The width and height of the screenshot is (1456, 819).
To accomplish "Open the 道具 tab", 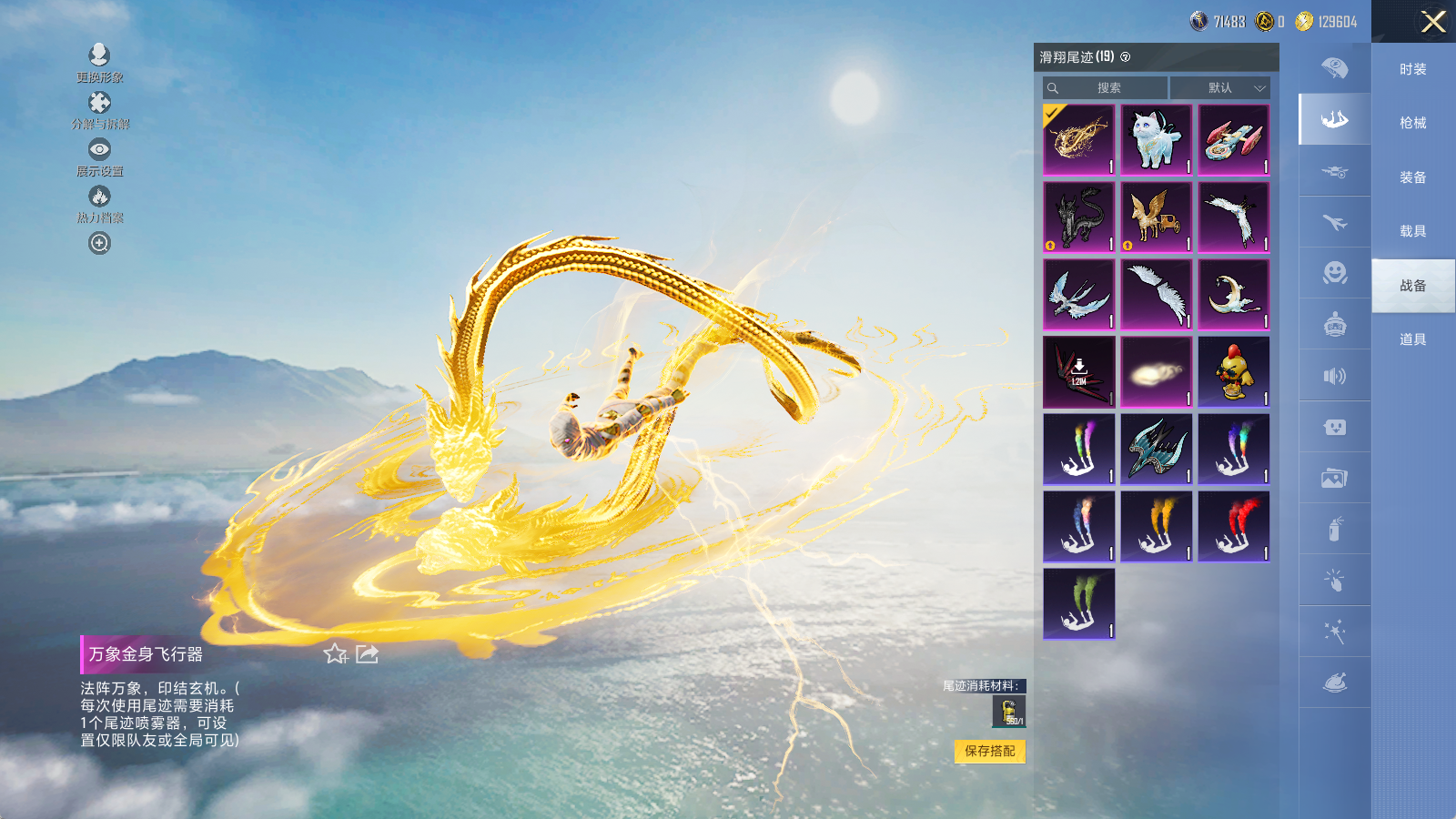I will click(1412, 339).
